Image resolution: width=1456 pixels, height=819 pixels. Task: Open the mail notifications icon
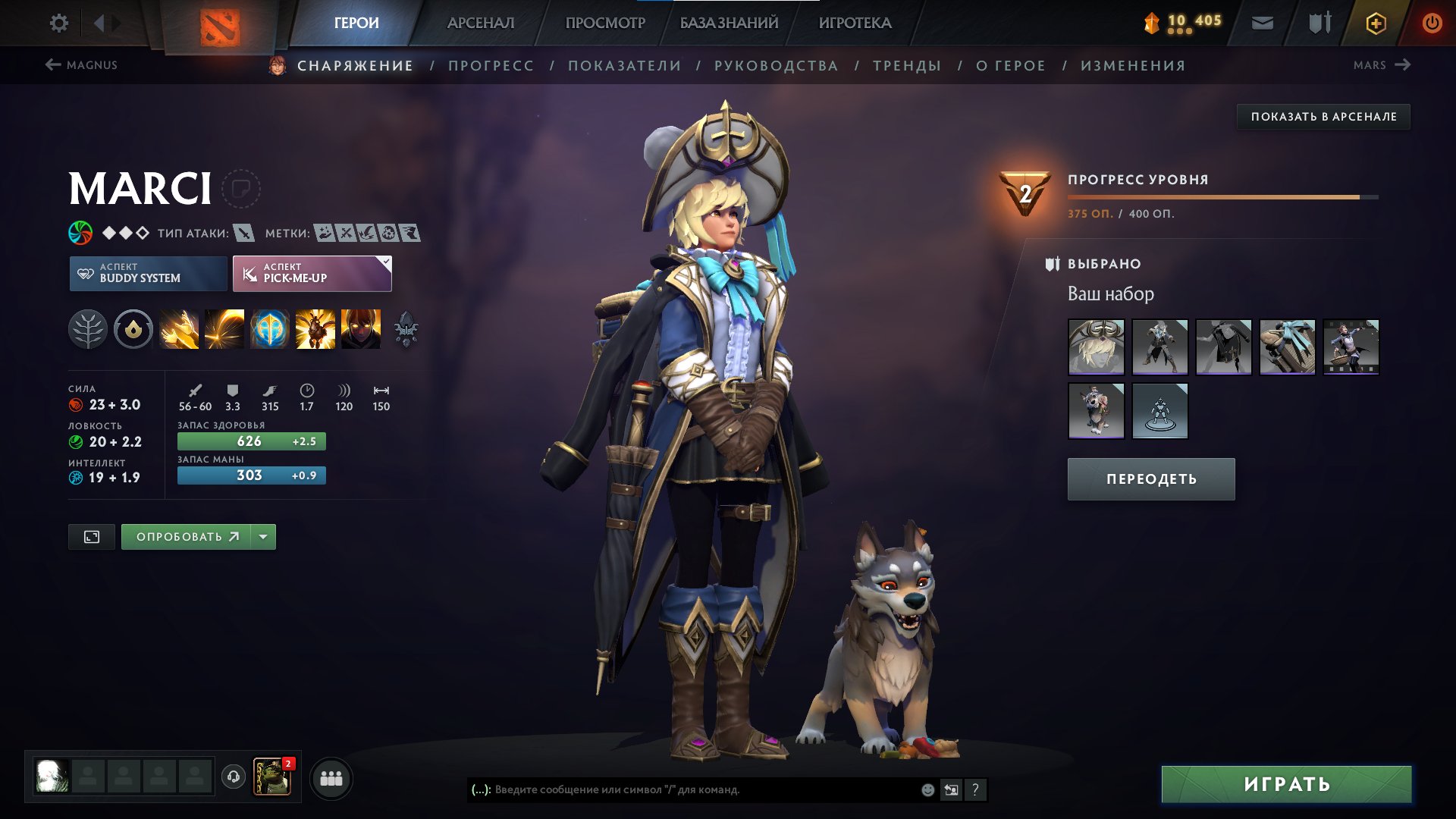coord(1262,22)
